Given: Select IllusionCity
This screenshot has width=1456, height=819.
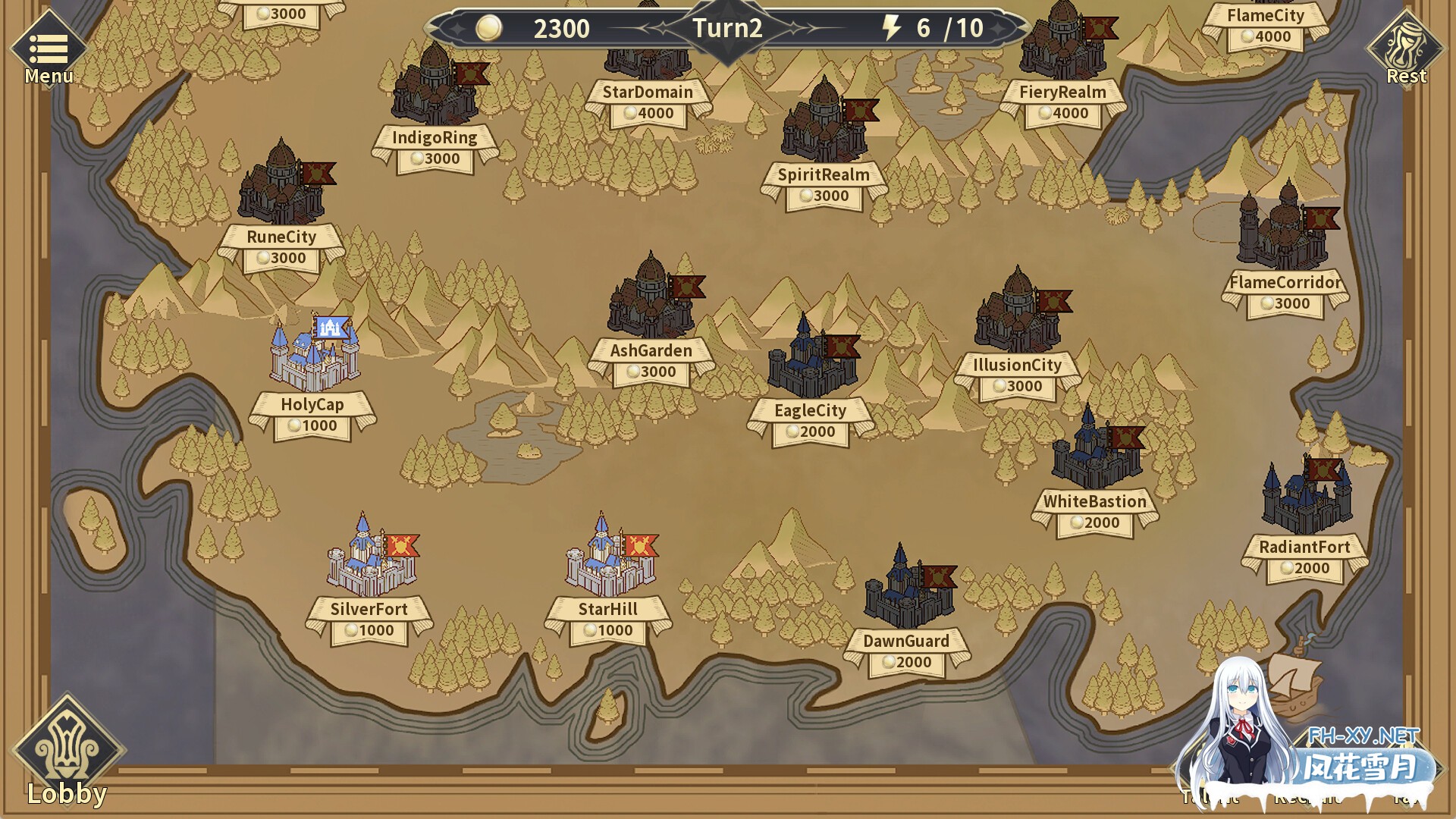Looking at the screenshot, I should (1018, 315).
